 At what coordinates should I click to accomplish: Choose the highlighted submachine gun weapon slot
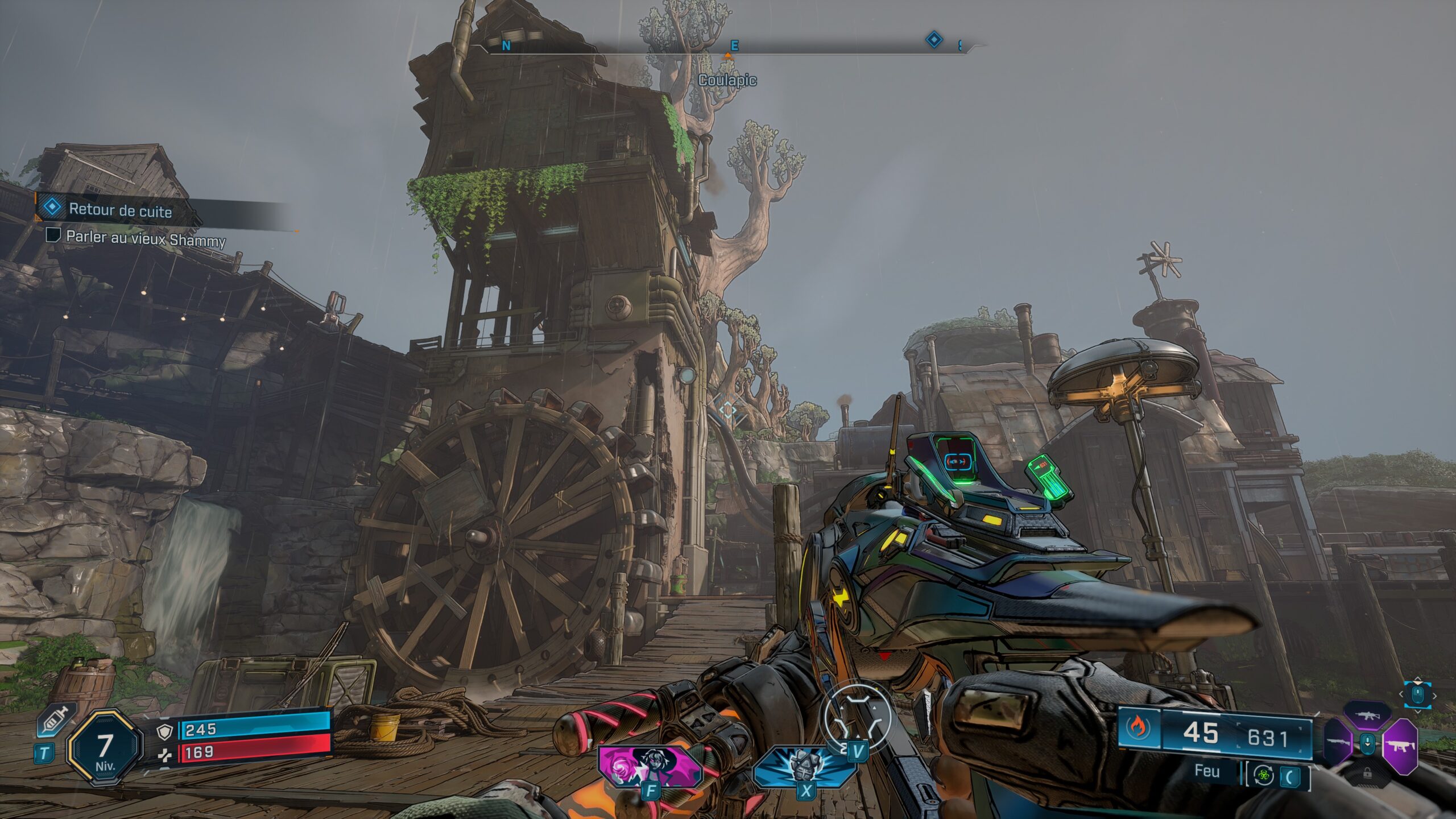click(1399, 745)
